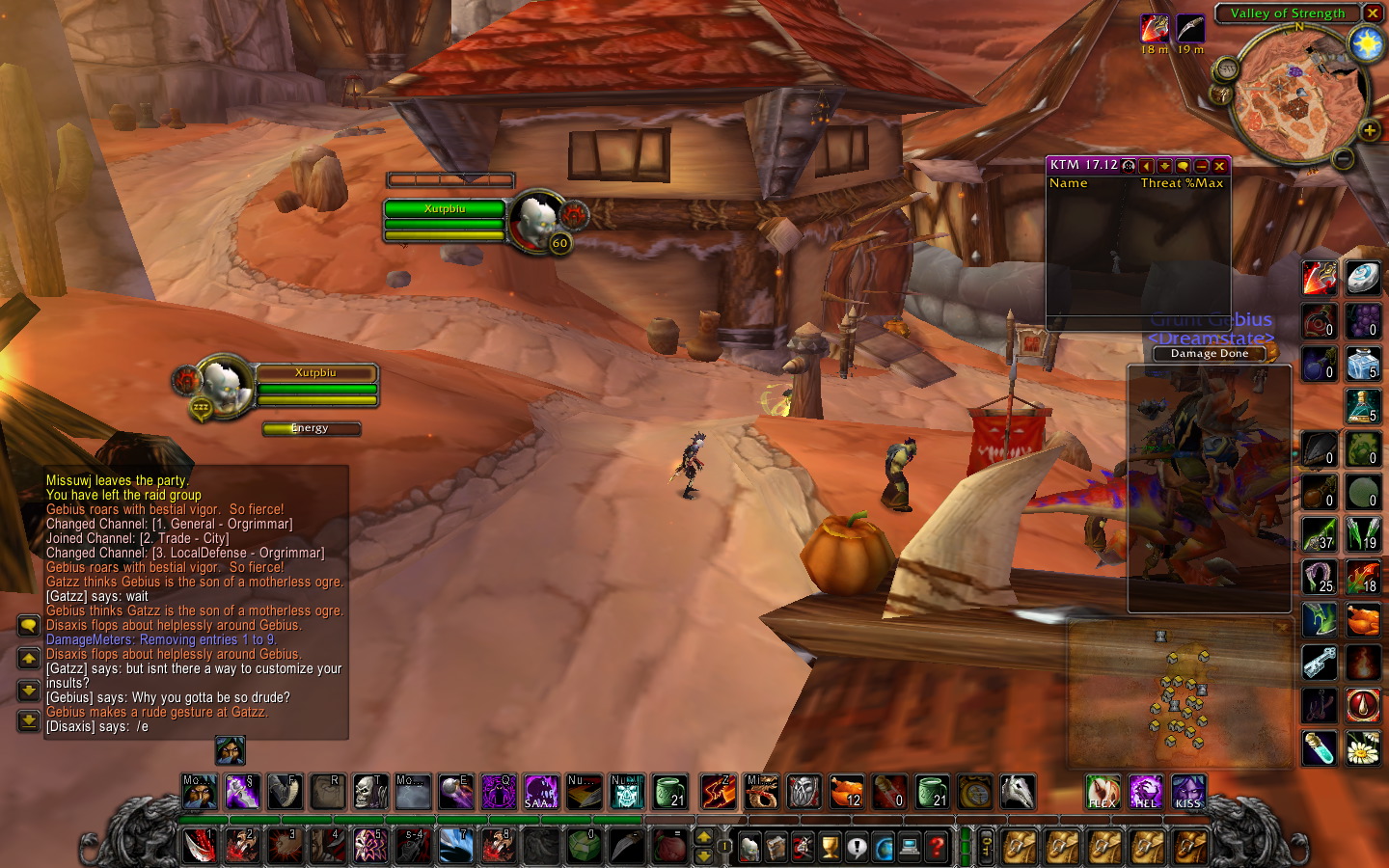This screenshot has width=1389, height=868.
Task: Click the minimap's zoom-in plus button
Action: [x=1369, y=130]
